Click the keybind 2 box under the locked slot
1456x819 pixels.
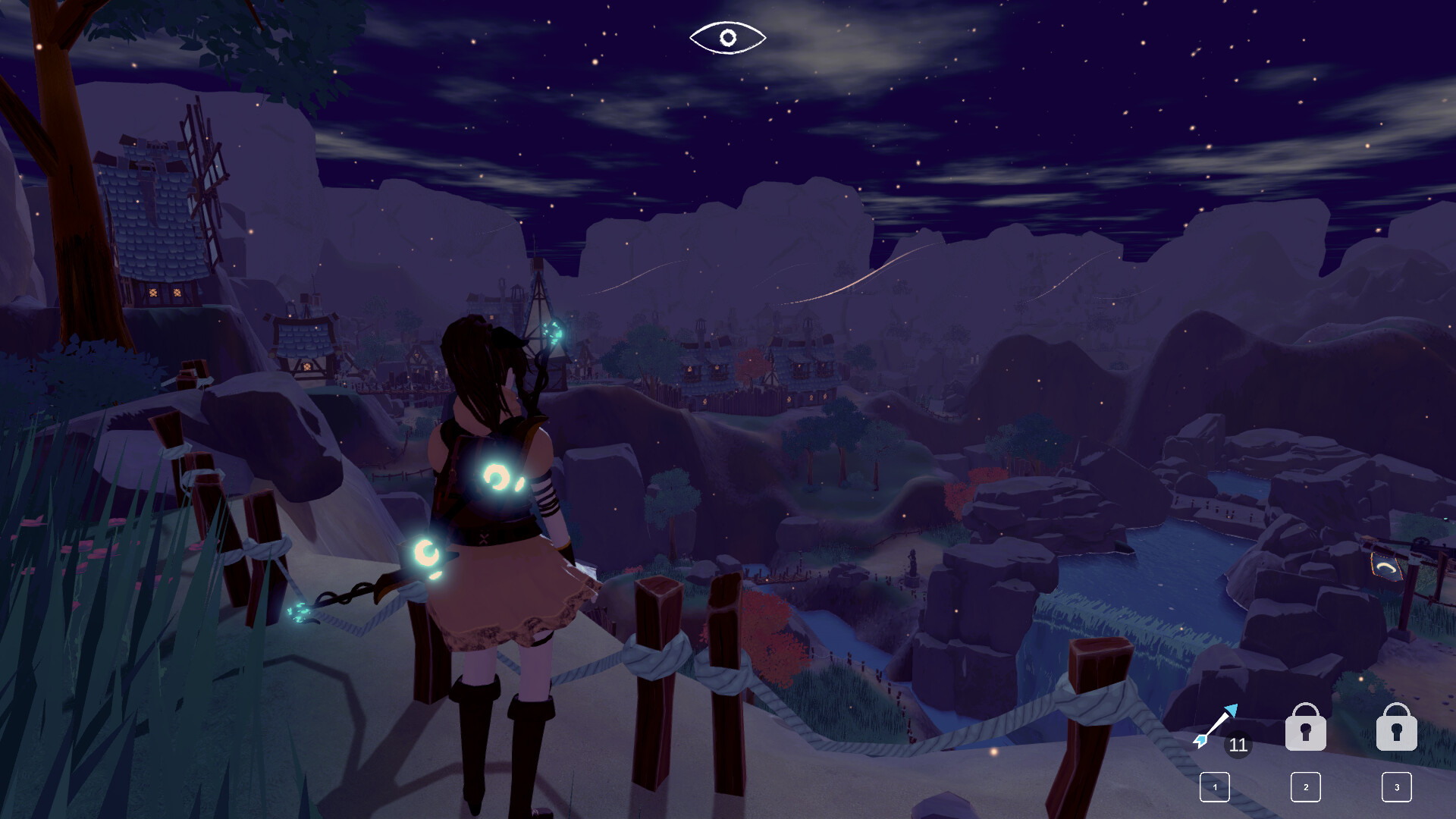[x=1306, y=787]
